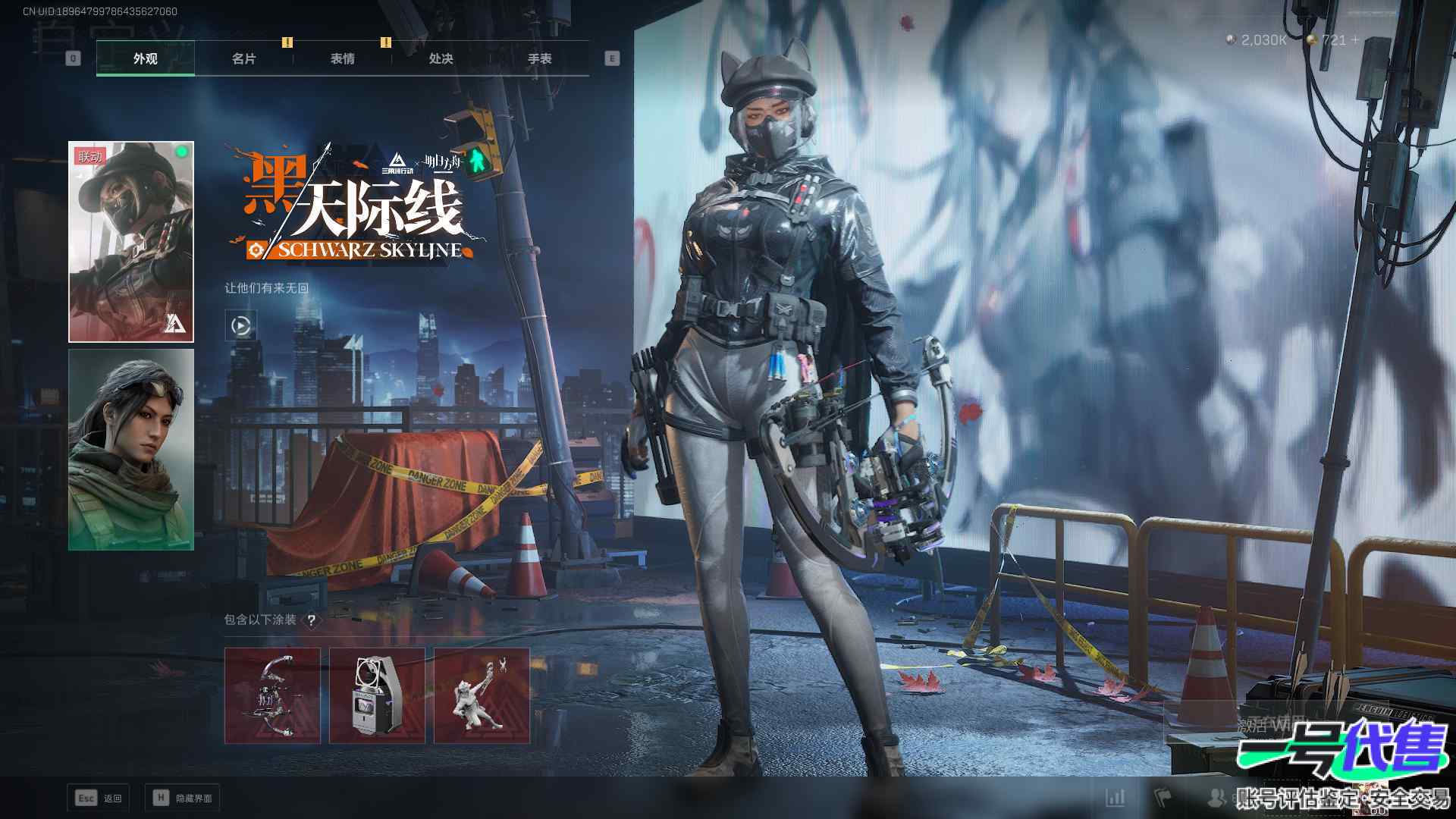Click the 返回 back button

point(99,798)
